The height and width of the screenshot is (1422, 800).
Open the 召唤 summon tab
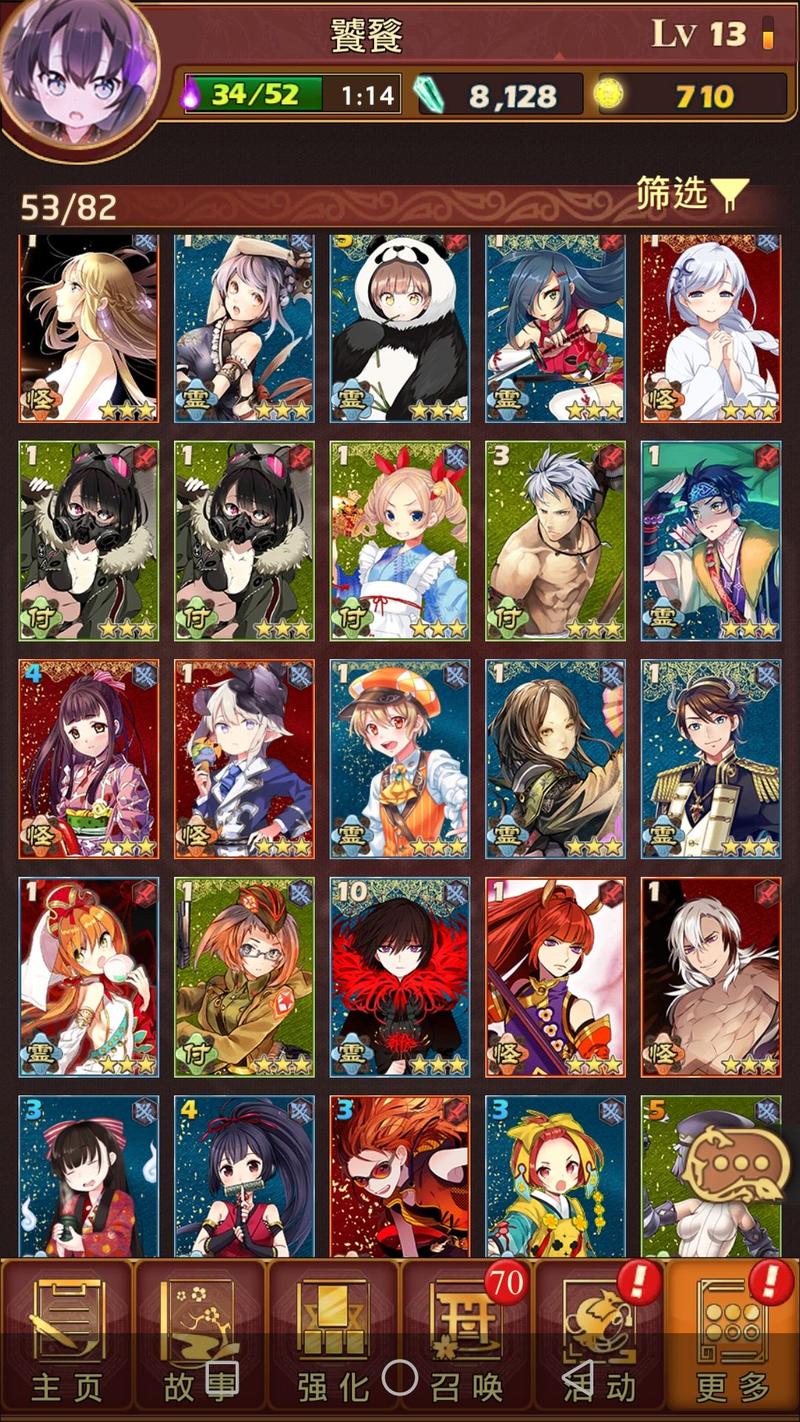466,1340
